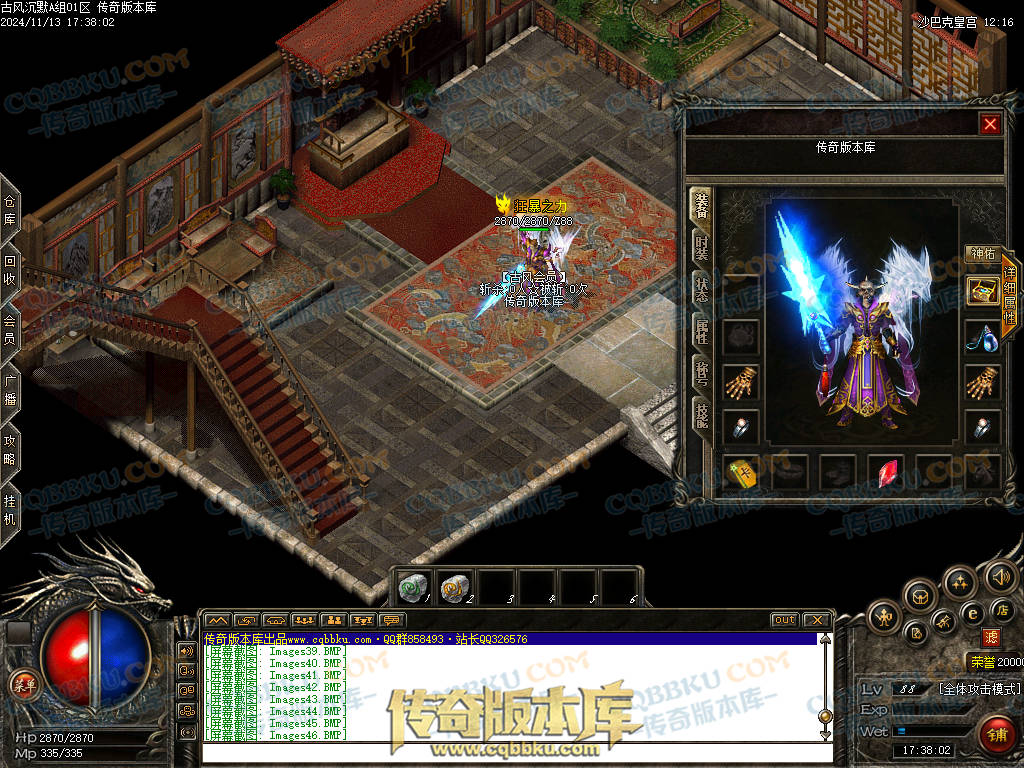
Task: Expand the 详细属性 detailed attributes side tab
Action: click(1010, 295)
